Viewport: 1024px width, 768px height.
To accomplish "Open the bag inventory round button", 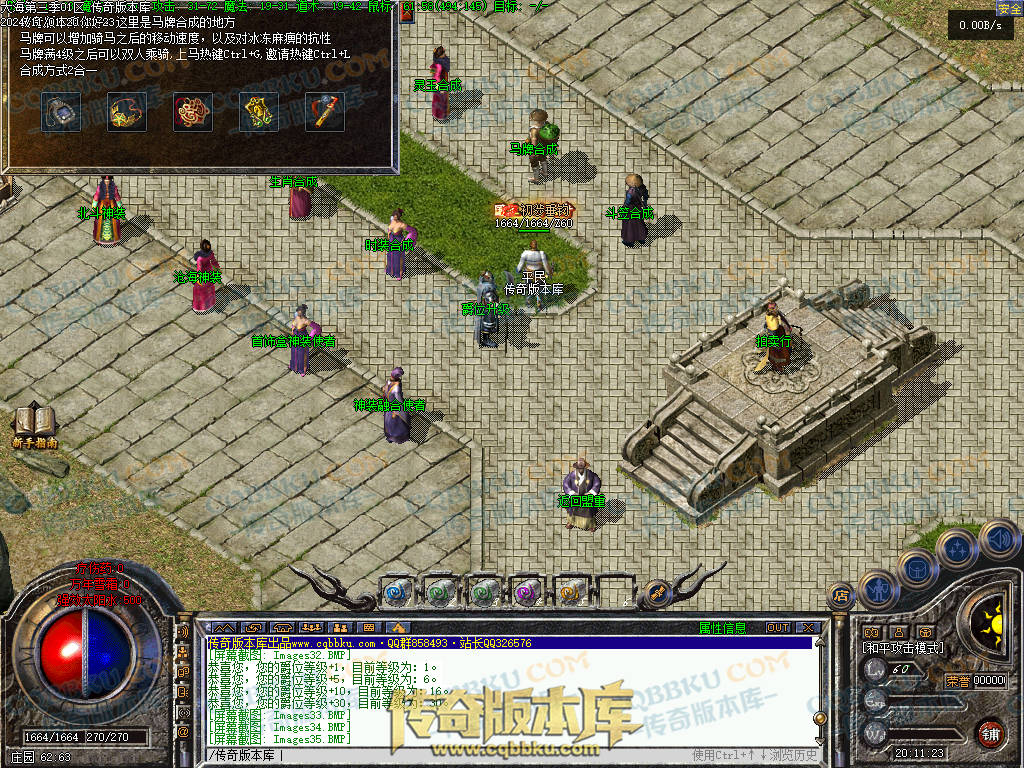I will 917,567.
